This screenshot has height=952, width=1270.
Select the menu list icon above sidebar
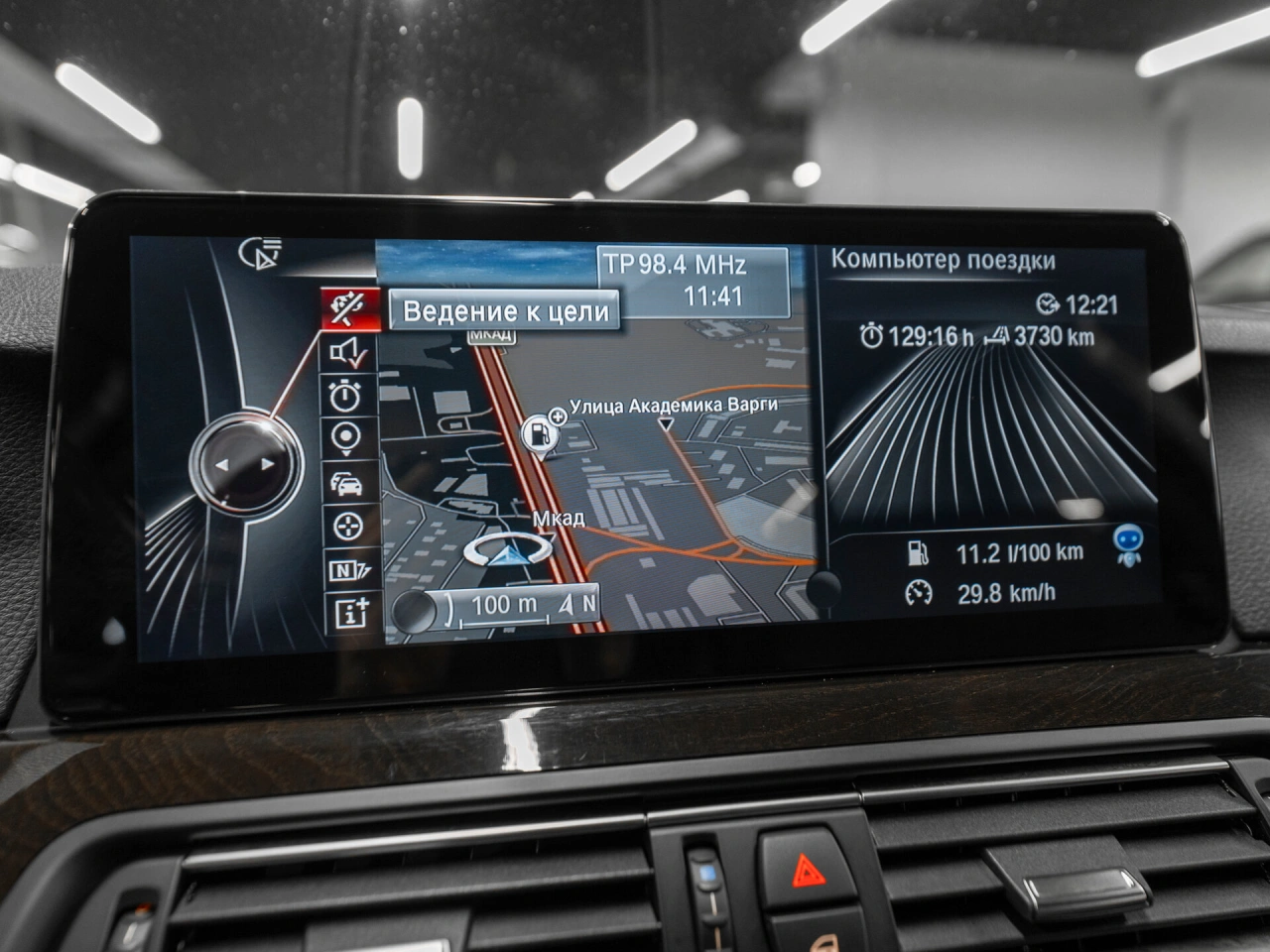click(x=262, y=254)
